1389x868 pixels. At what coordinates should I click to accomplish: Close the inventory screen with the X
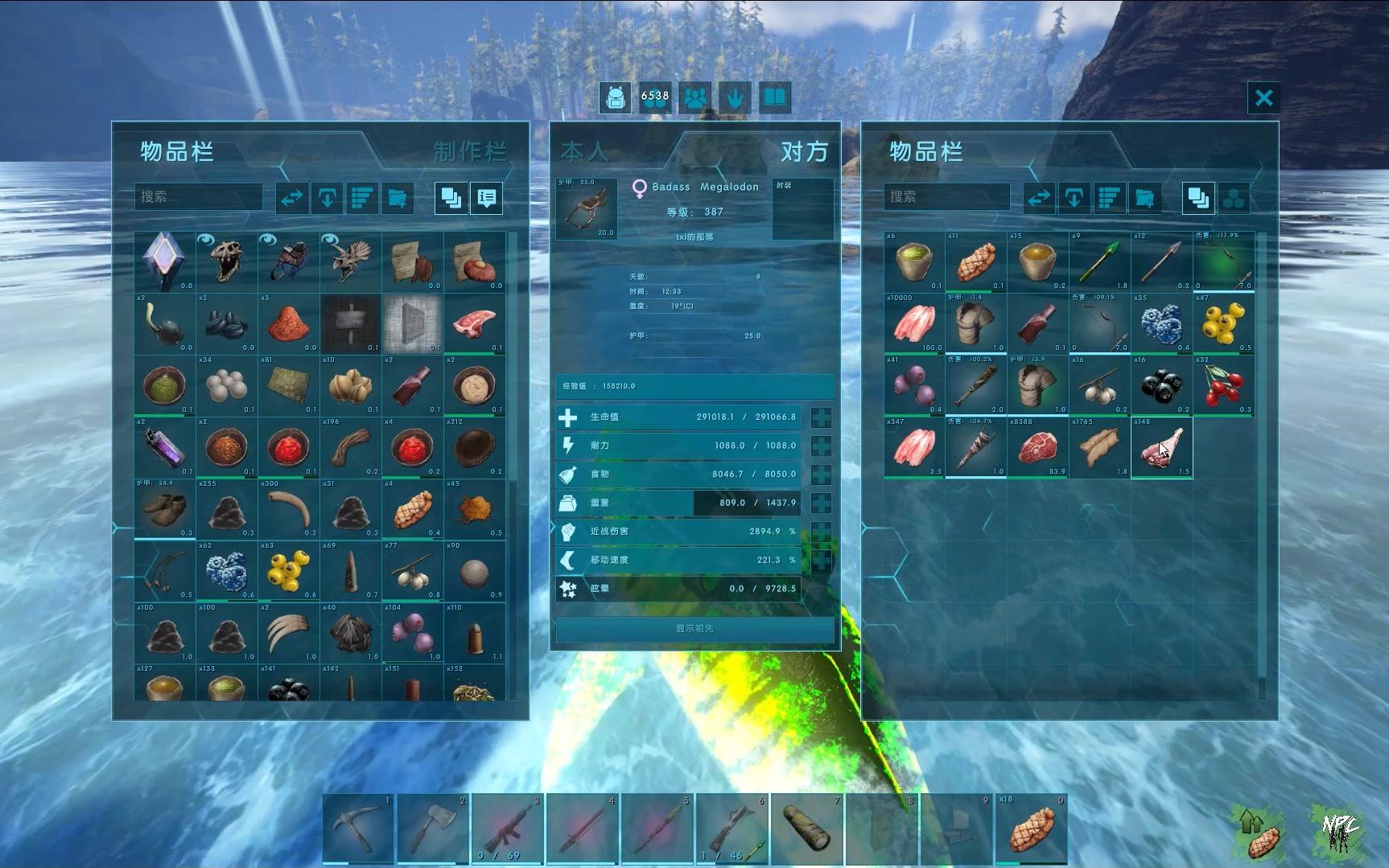(x=1263, y=98)
